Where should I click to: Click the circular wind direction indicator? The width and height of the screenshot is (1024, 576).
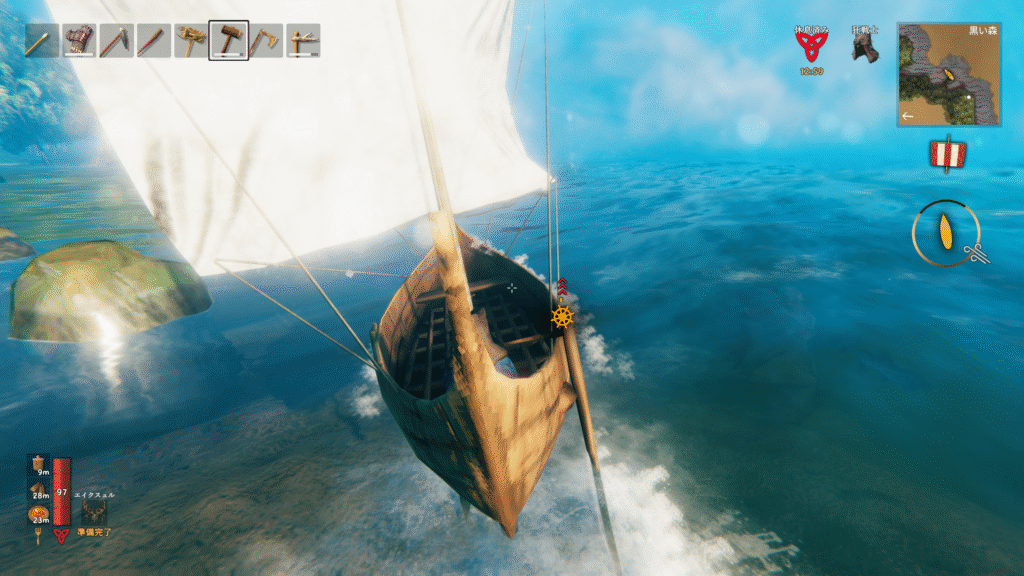coord(944,233)
